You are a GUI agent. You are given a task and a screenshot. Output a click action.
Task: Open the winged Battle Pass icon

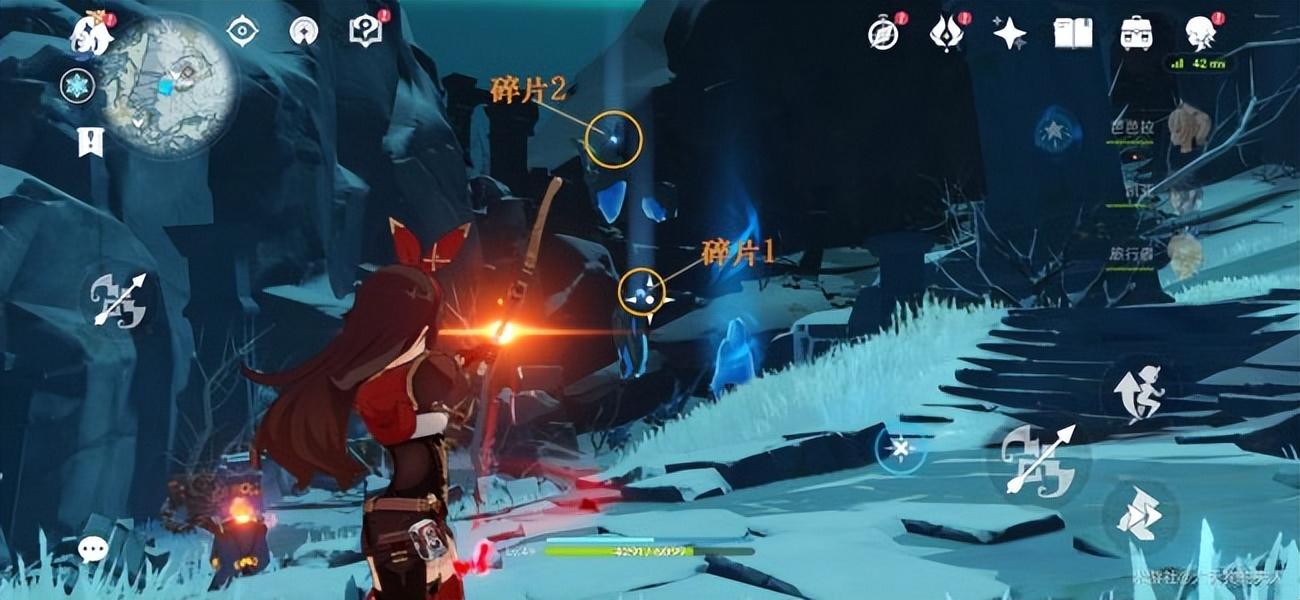pos(945,34)
